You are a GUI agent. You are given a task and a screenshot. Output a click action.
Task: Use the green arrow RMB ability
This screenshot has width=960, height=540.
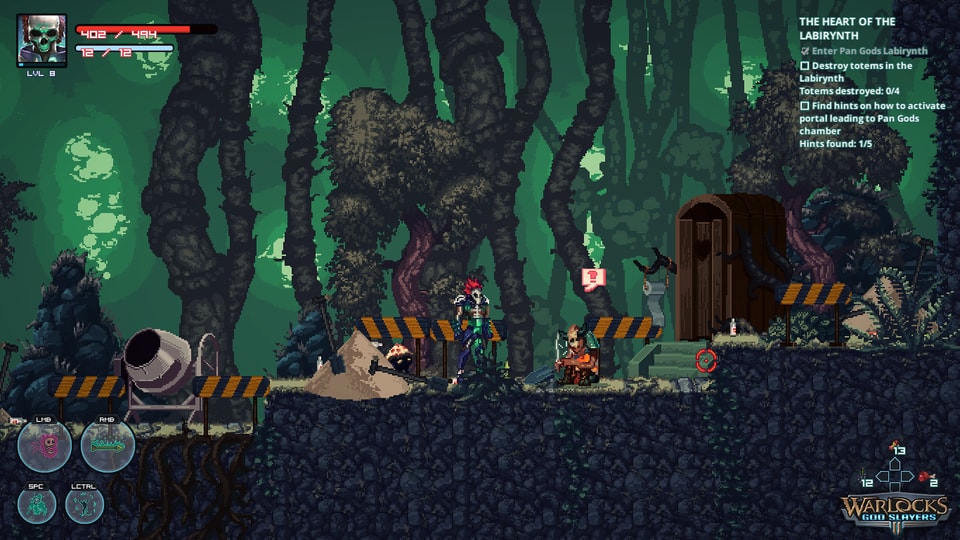click(108, 446)
